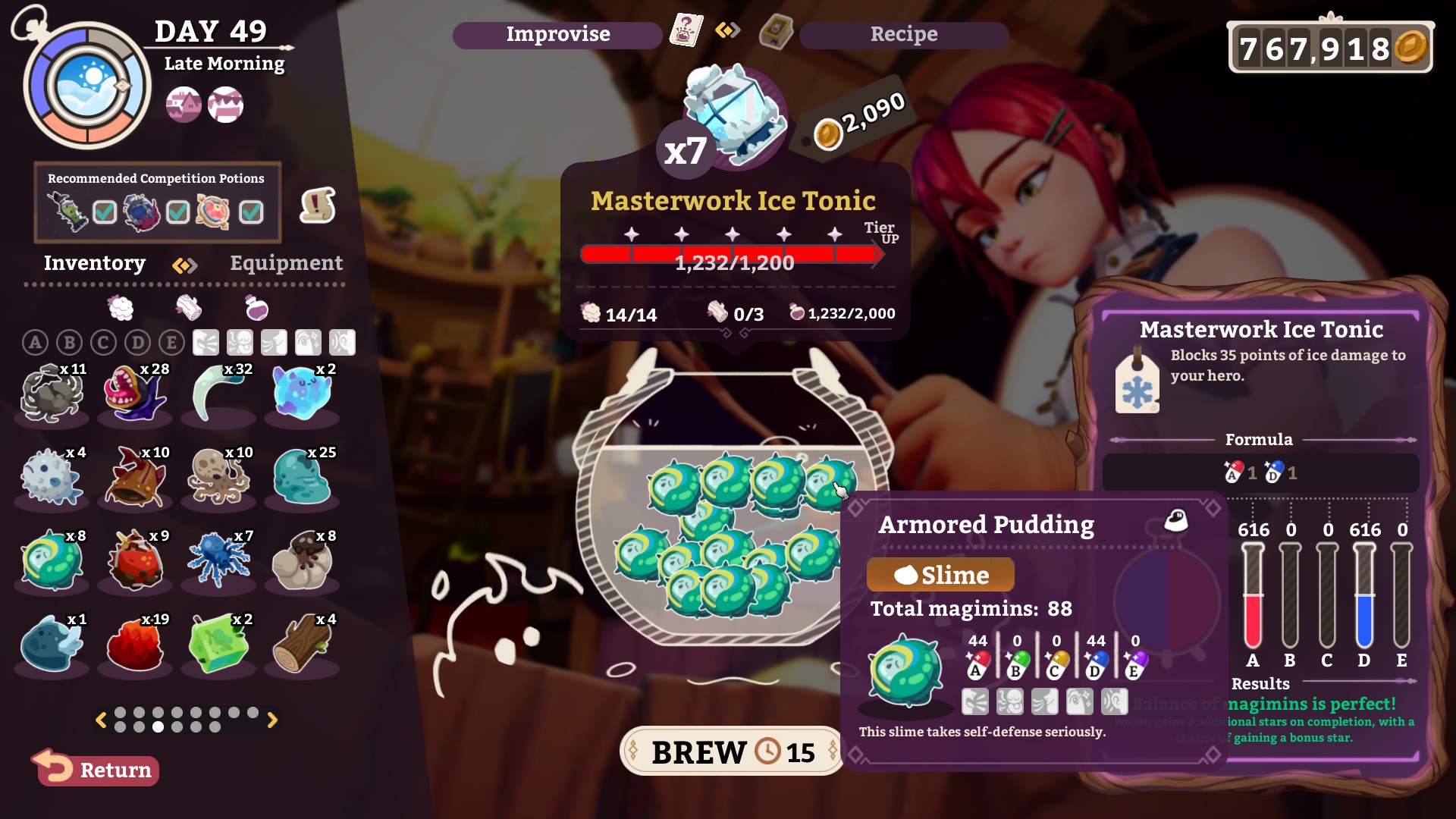
Task: Go to next inventory page
Action: [273, 720]
